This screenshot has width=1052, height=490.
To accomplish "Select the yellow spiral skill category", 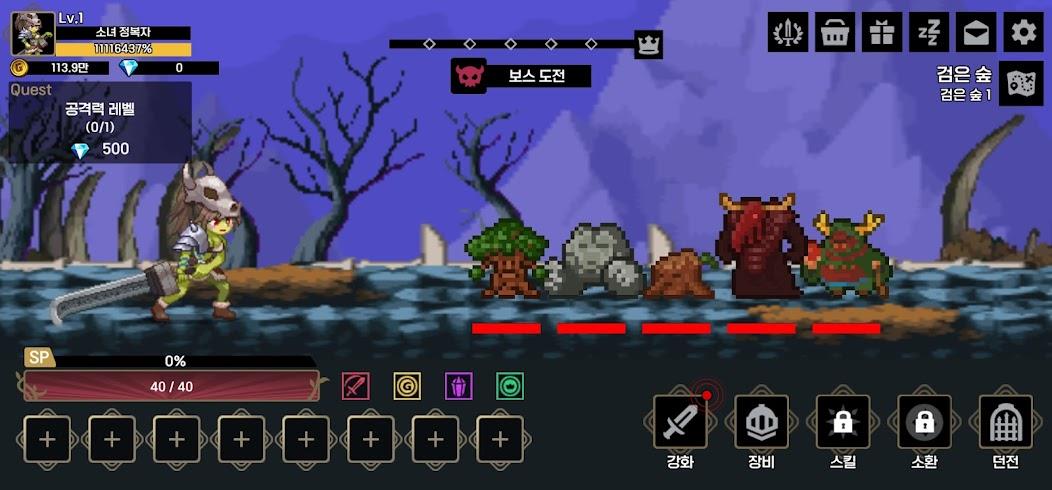I will 407,386.
